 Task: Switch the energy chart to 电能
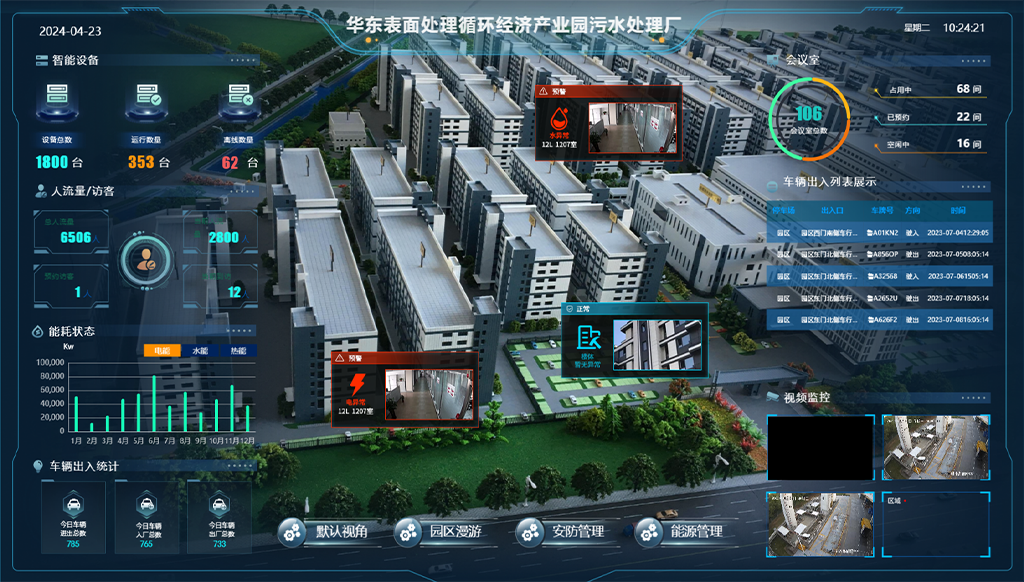[x=161, y=351]
